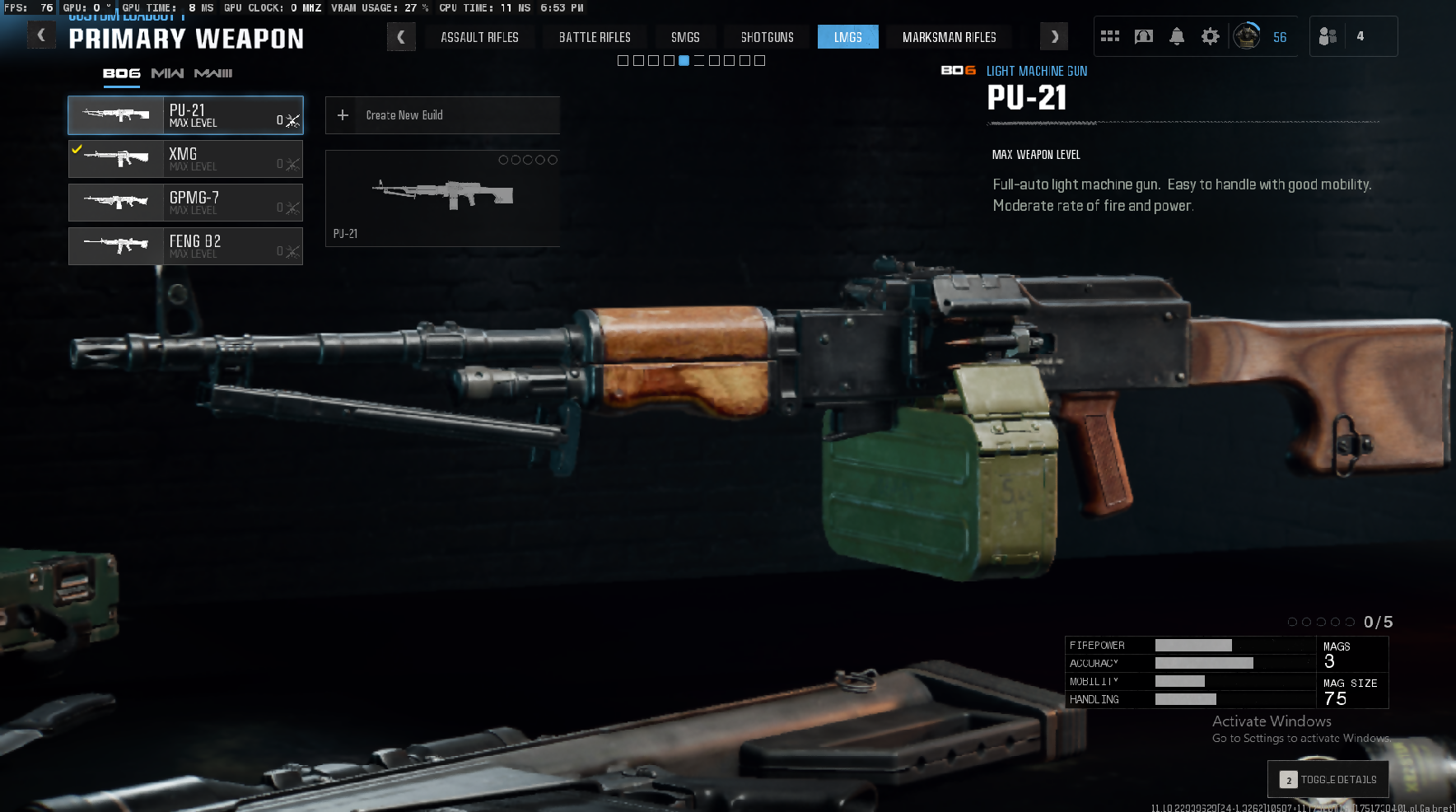This screenshot has width=1456, height=812.
Task: Go back from Primary Weapon screen
Action: click(x=41, y=35)
